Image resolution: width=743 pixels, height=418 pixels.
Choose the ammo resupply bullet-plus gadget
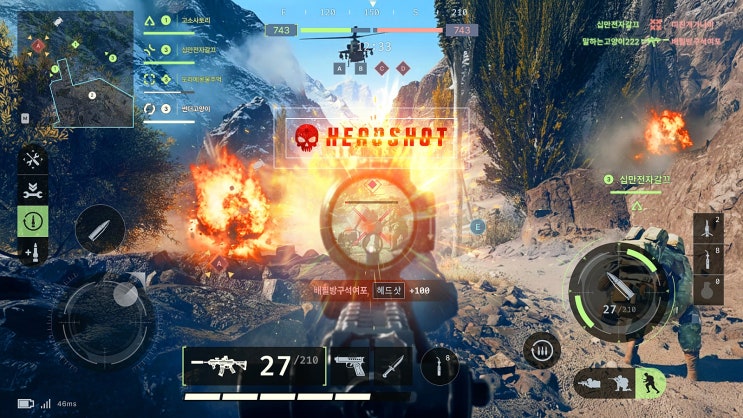(33, 251)
